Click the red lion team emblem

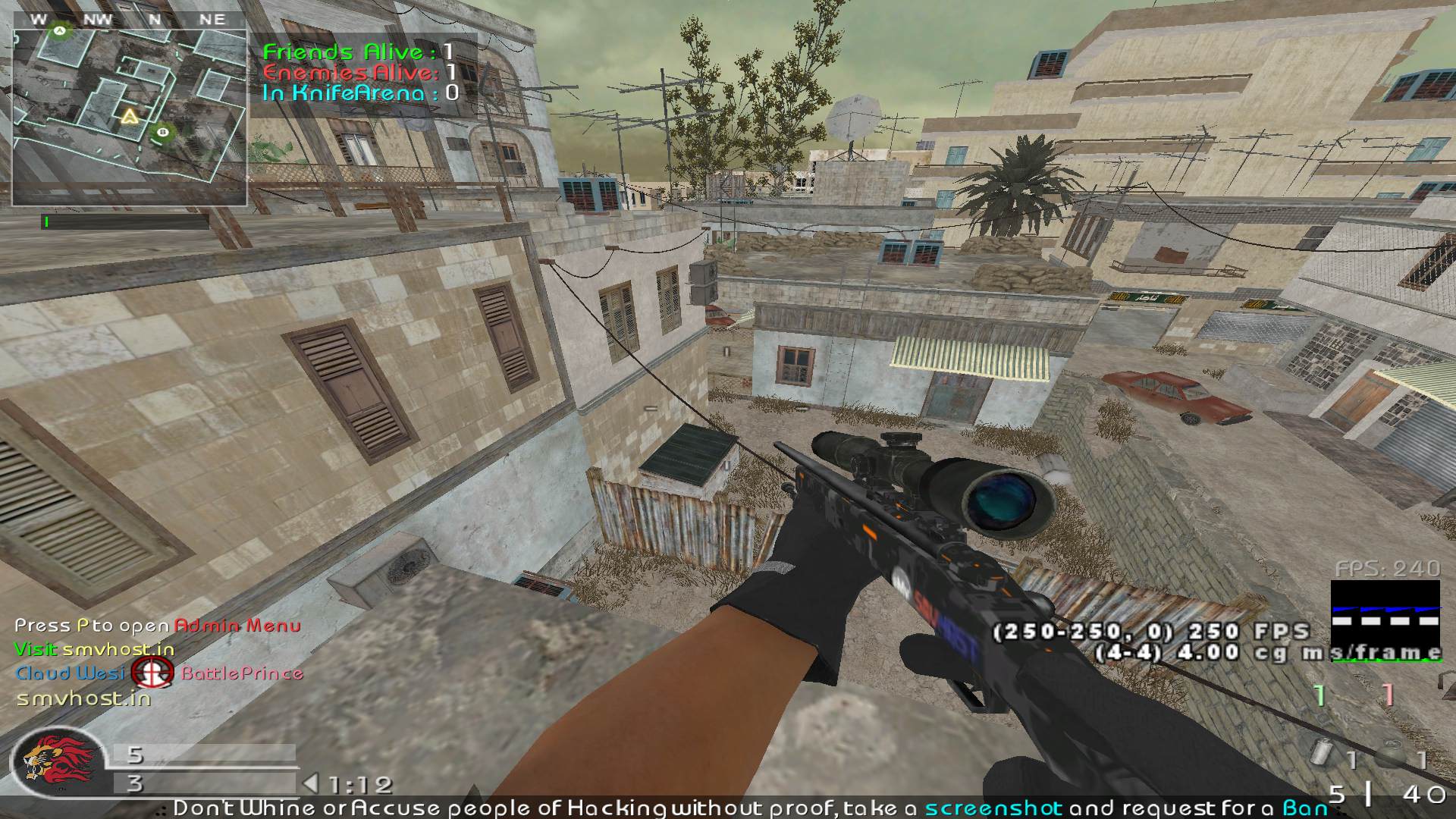pos(57,761)
